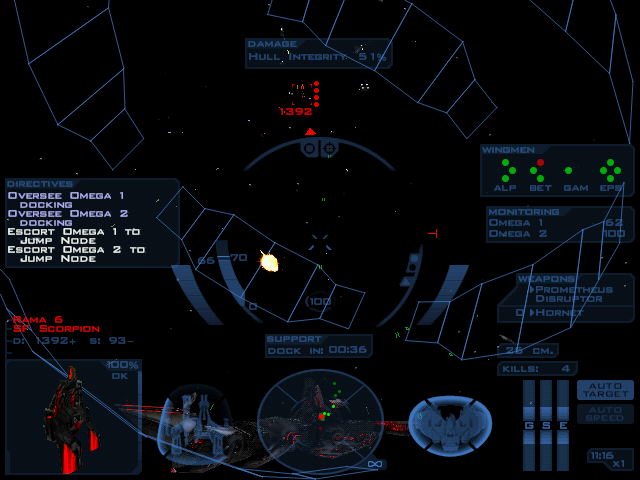Toggle the Auto Target indicator

pos(605,390)
